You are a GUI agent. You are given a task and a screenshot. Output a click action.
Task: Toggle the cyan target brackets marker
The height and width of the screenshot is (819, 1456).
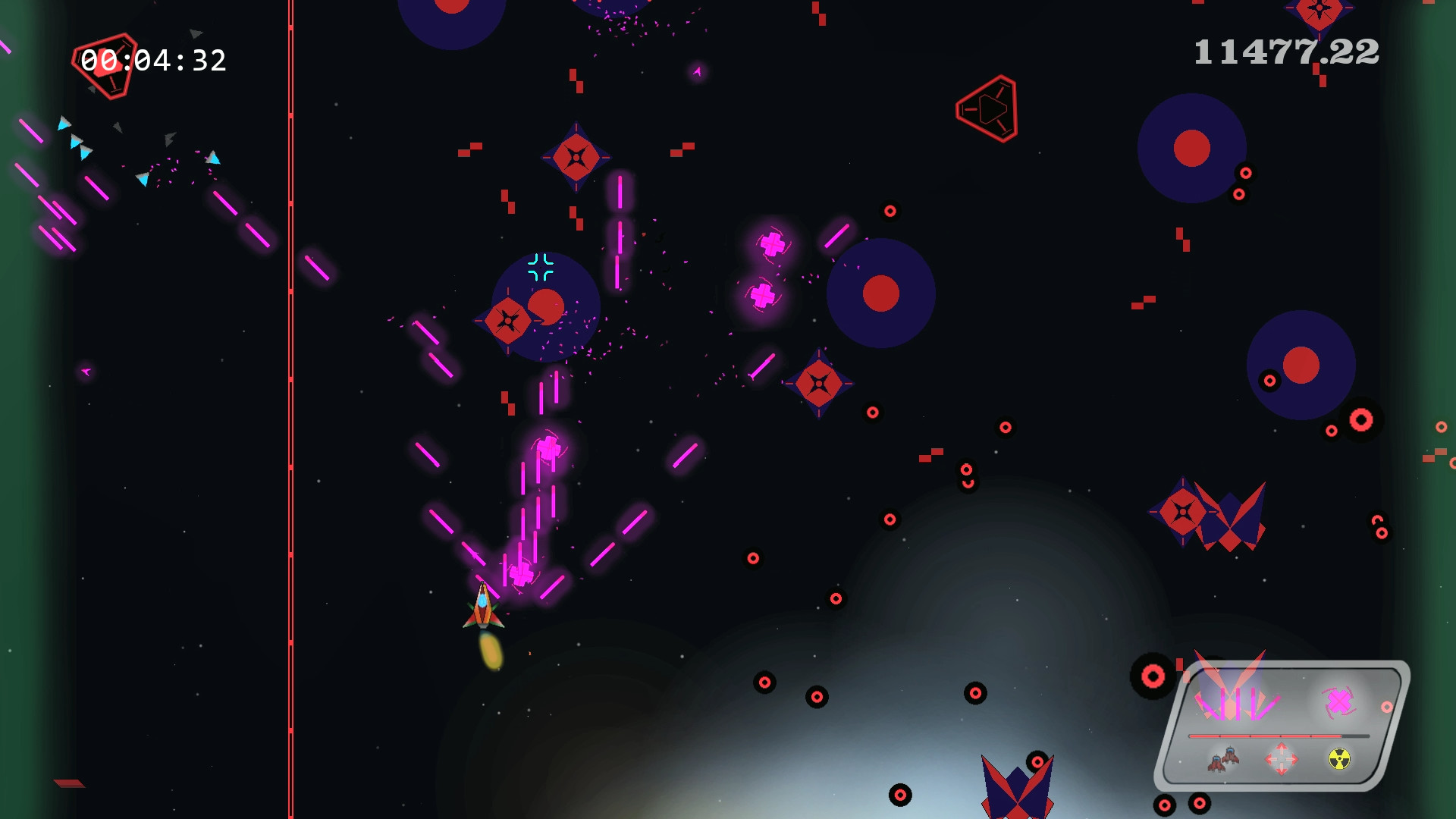[541, 267]
